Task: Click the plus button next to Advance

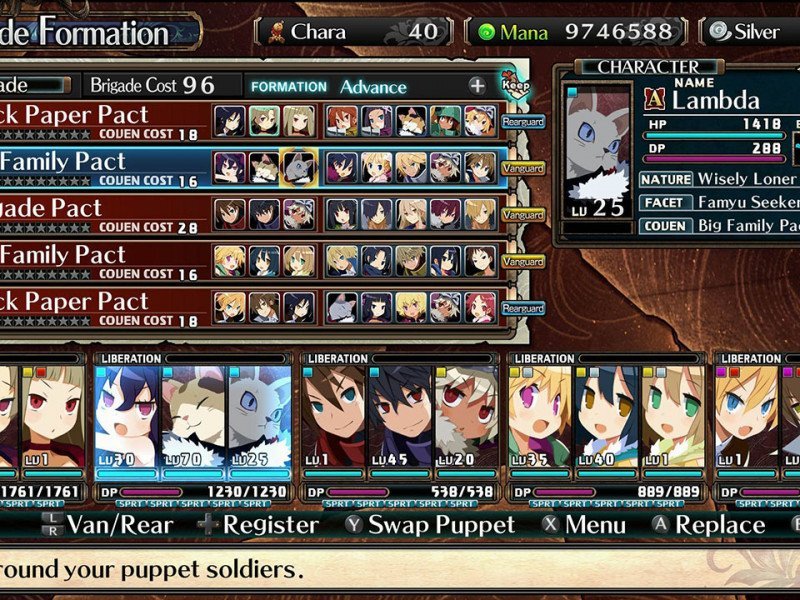Action: click(x=477, y=87)
